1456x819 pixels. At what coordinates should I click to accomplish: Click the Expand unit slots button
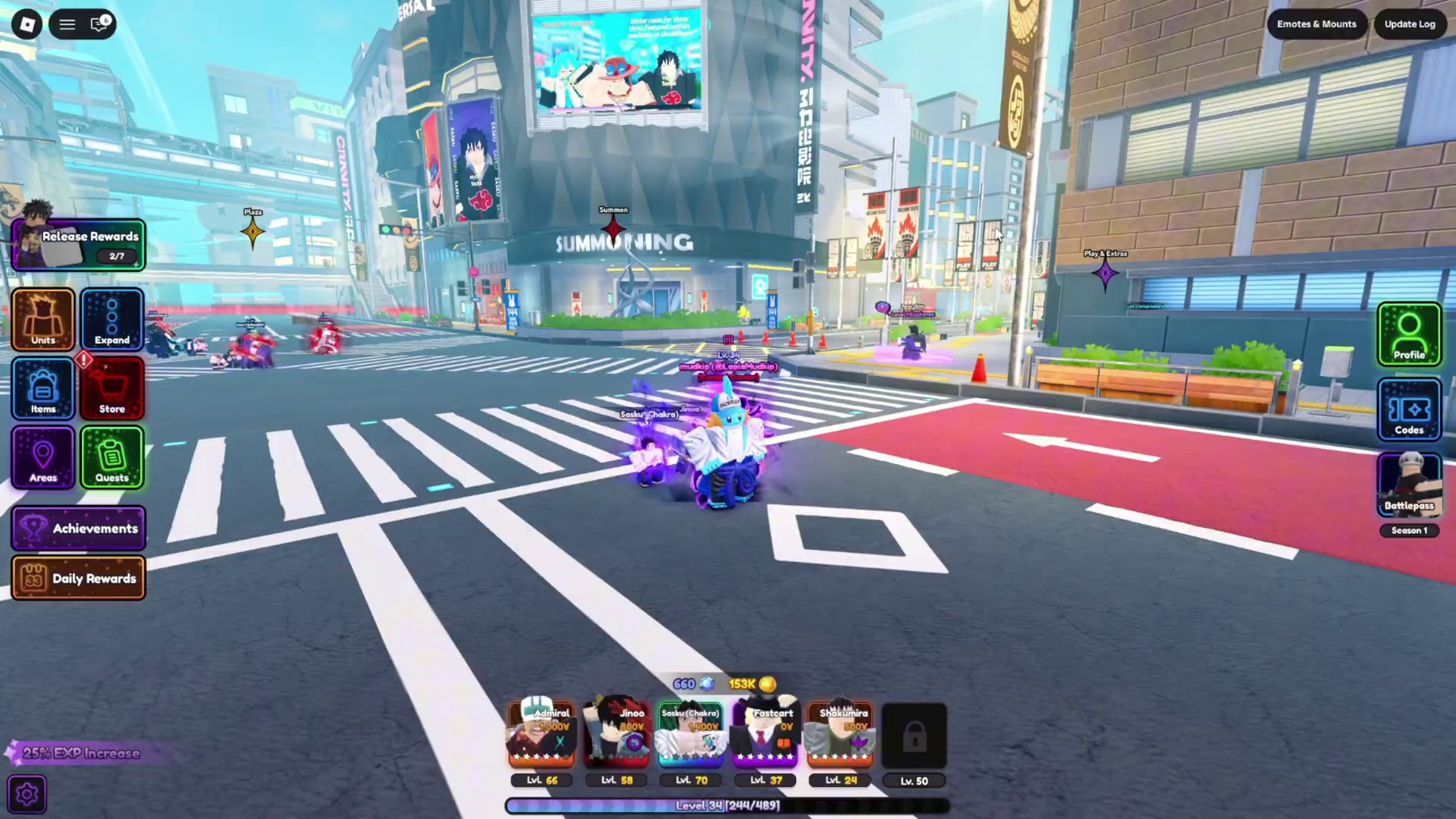[112, 320]
